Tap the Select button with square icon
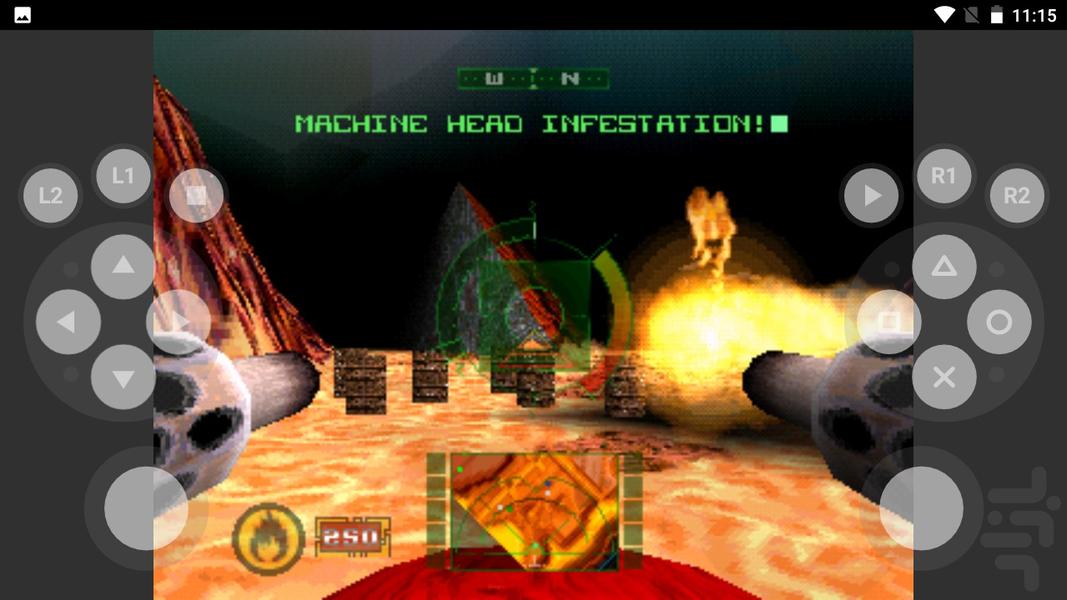 coord(196,195)
